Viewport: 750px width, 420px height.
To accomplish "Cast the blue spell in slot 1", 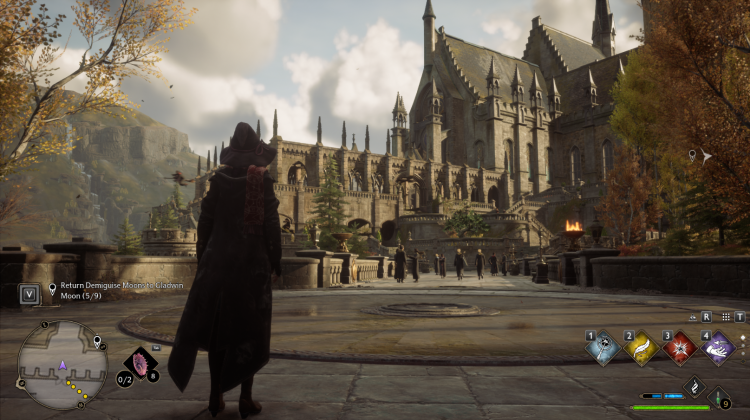I will (x=602, y=348).
